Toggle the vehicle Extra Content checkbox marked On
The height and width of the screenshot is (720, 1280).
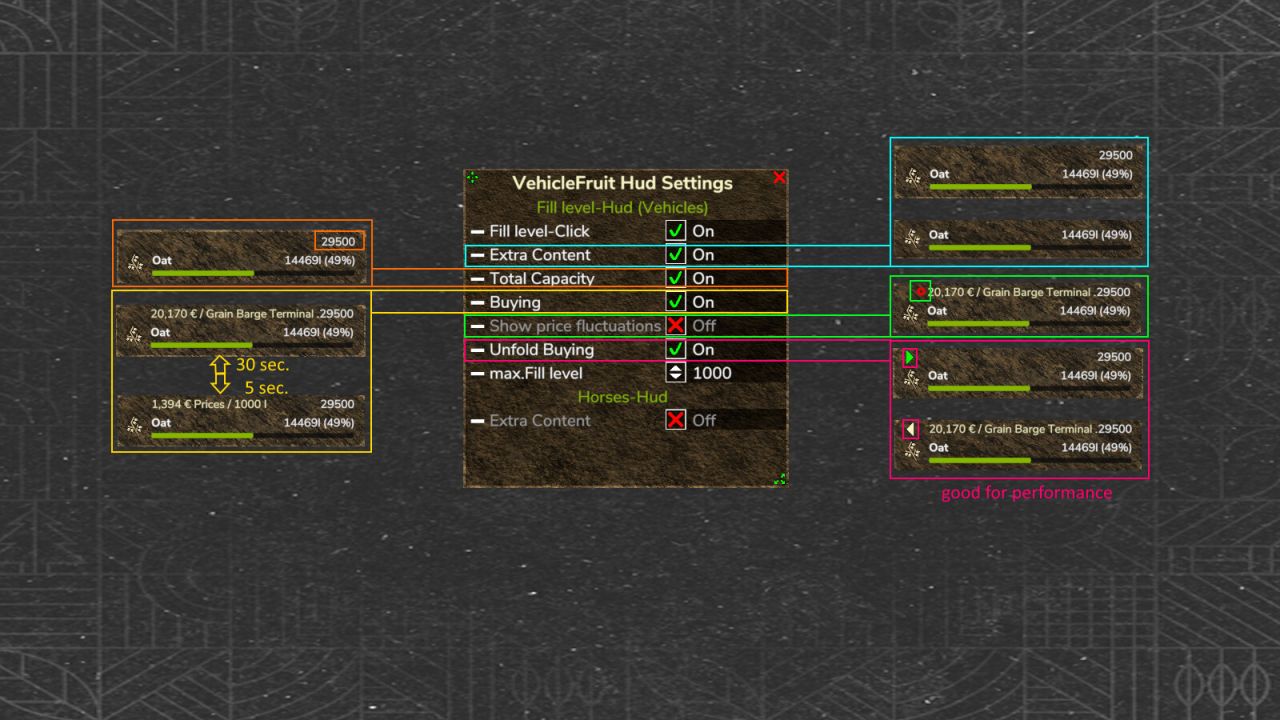click(676, 255)
